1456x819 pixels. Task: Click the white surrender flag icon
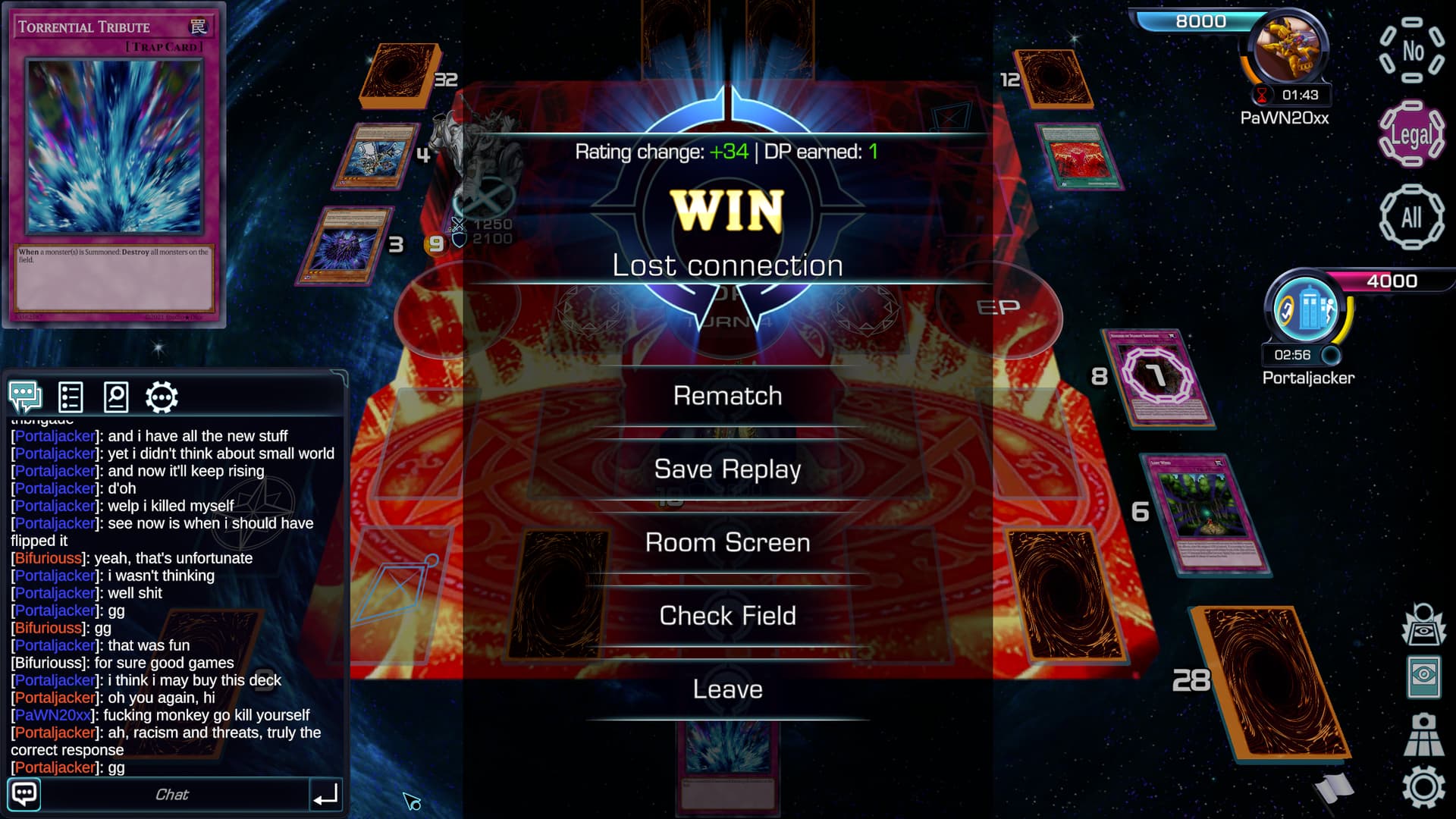[1335, 789]
